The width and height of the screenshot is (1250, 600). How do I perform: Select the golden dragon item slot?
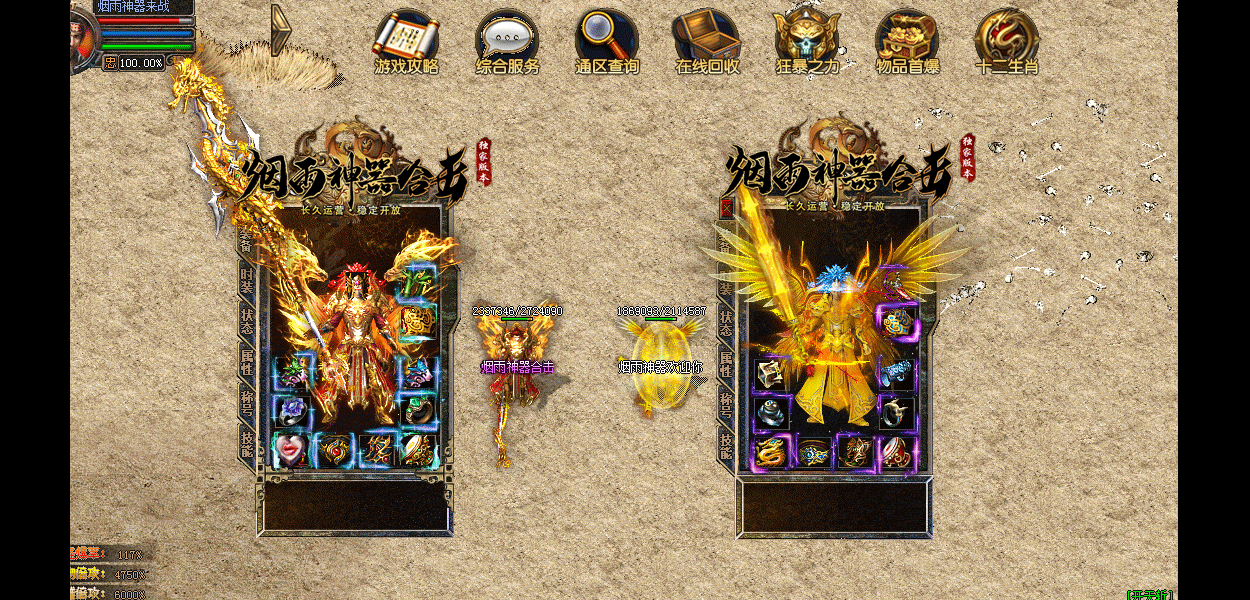770,452
